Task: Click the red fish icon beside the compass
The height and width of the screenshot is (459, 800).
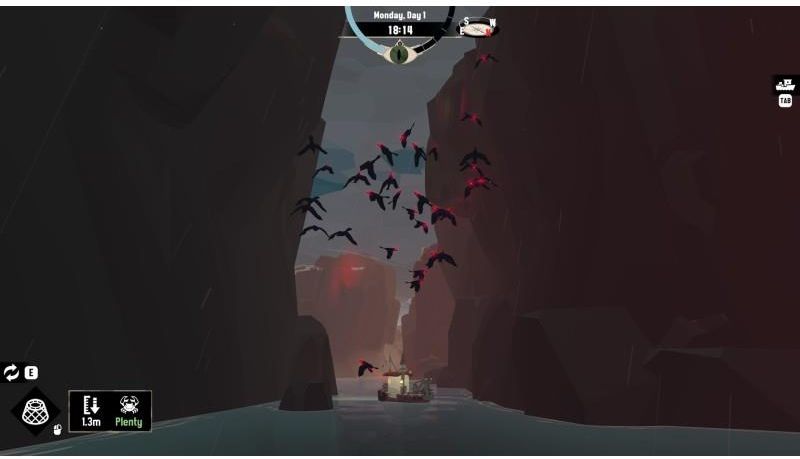Action: [x=478, y=28]
